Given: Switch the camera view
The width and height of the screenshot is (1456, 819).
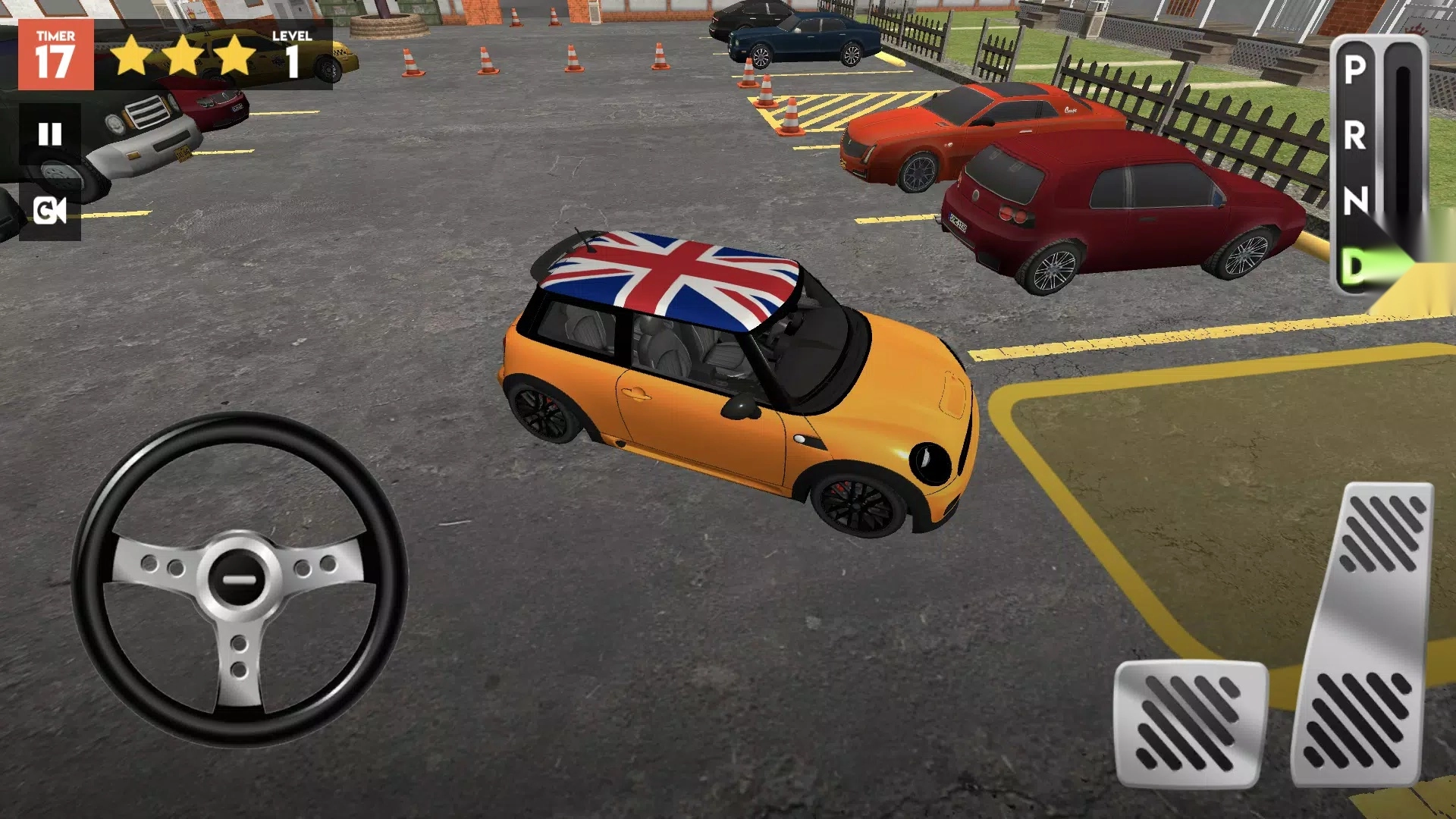Looking at the screenshot, I should coord(50,211).
